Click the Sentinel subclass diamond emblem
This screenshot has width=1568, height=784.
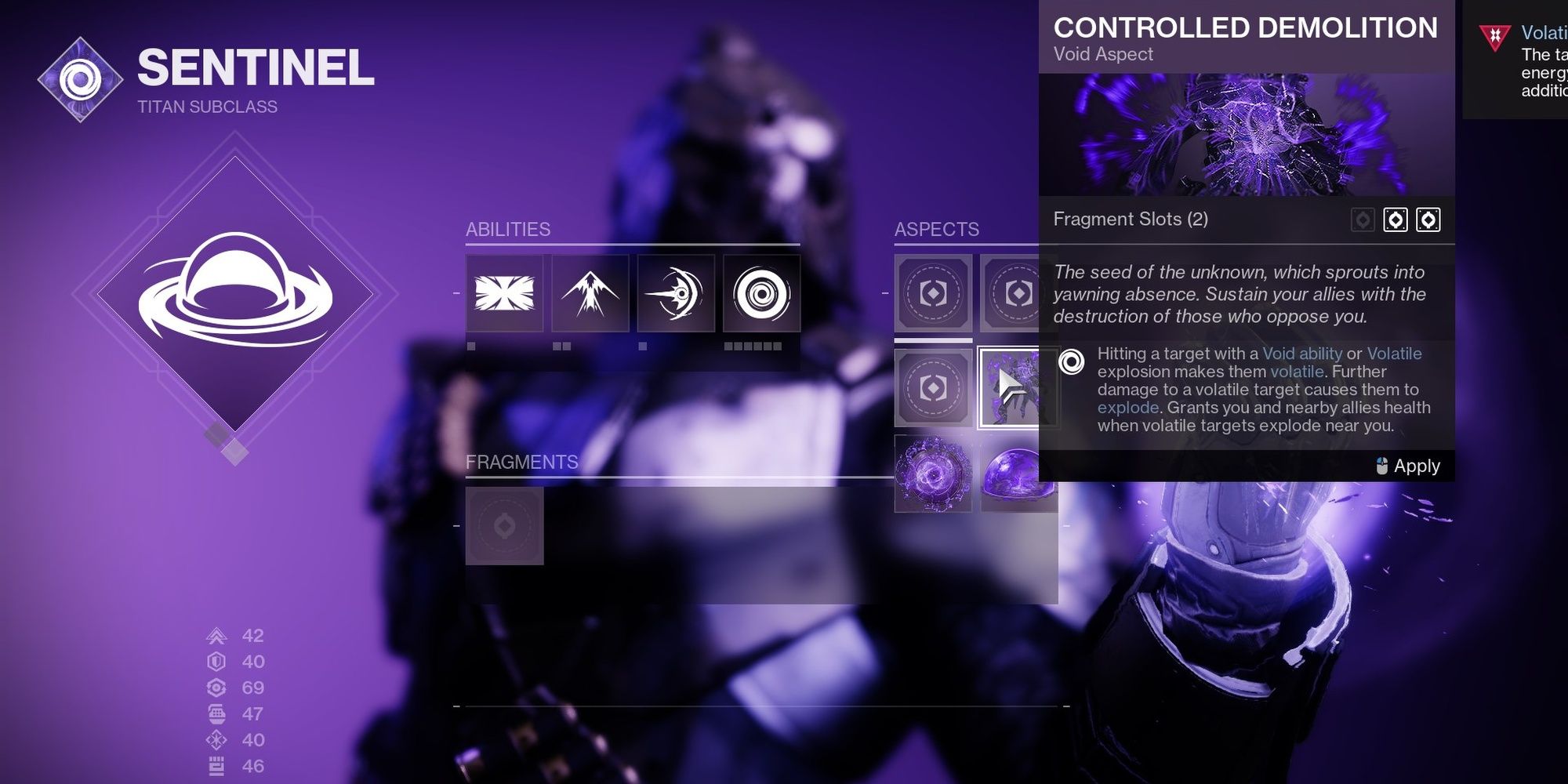78,78
